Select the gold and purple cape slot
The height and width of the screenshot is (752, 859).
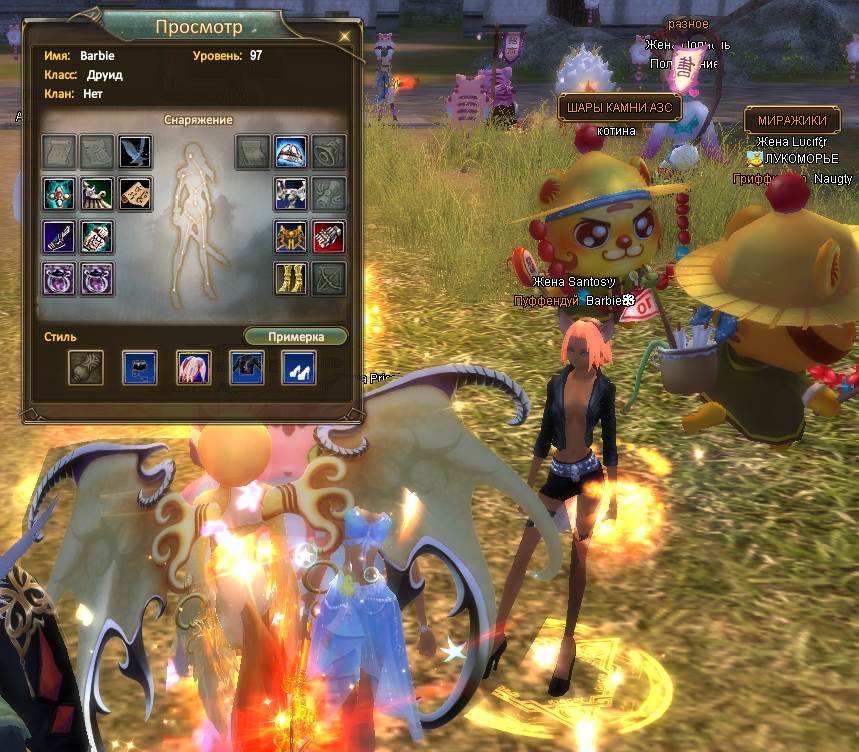[x=97, y=193]
